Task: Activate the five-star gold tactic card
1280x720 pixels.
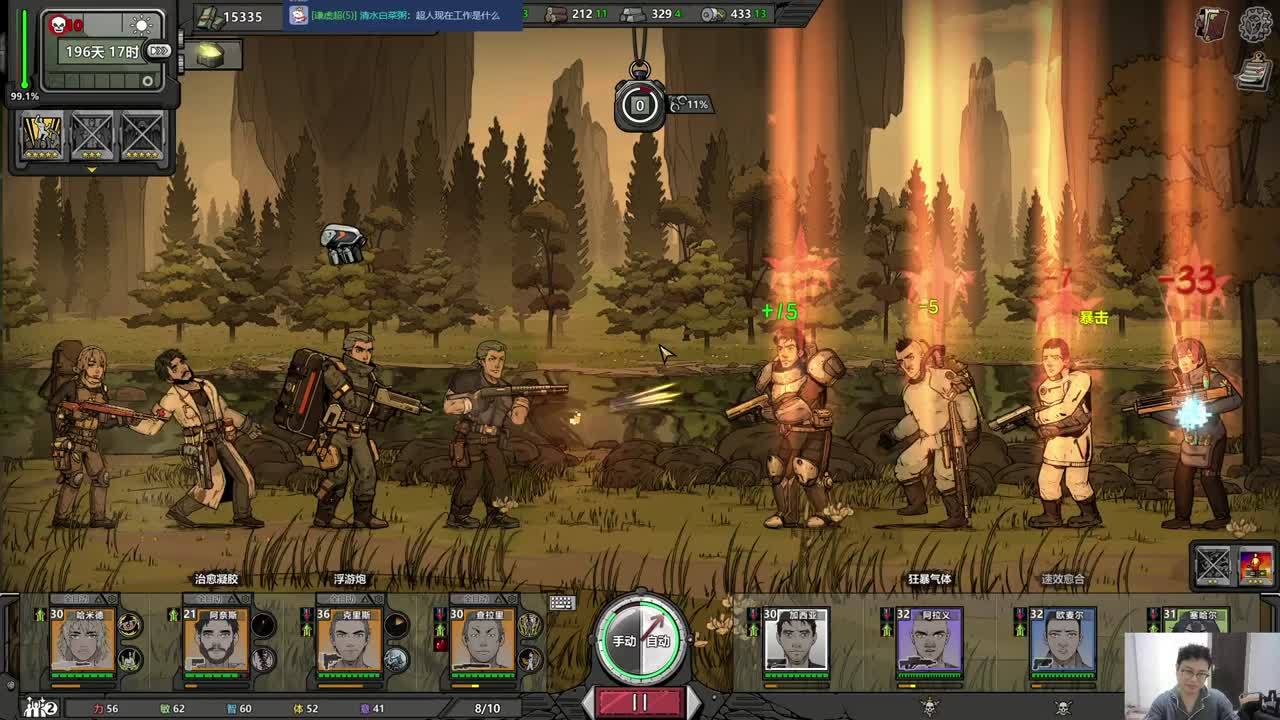Action: click(42, 134)
